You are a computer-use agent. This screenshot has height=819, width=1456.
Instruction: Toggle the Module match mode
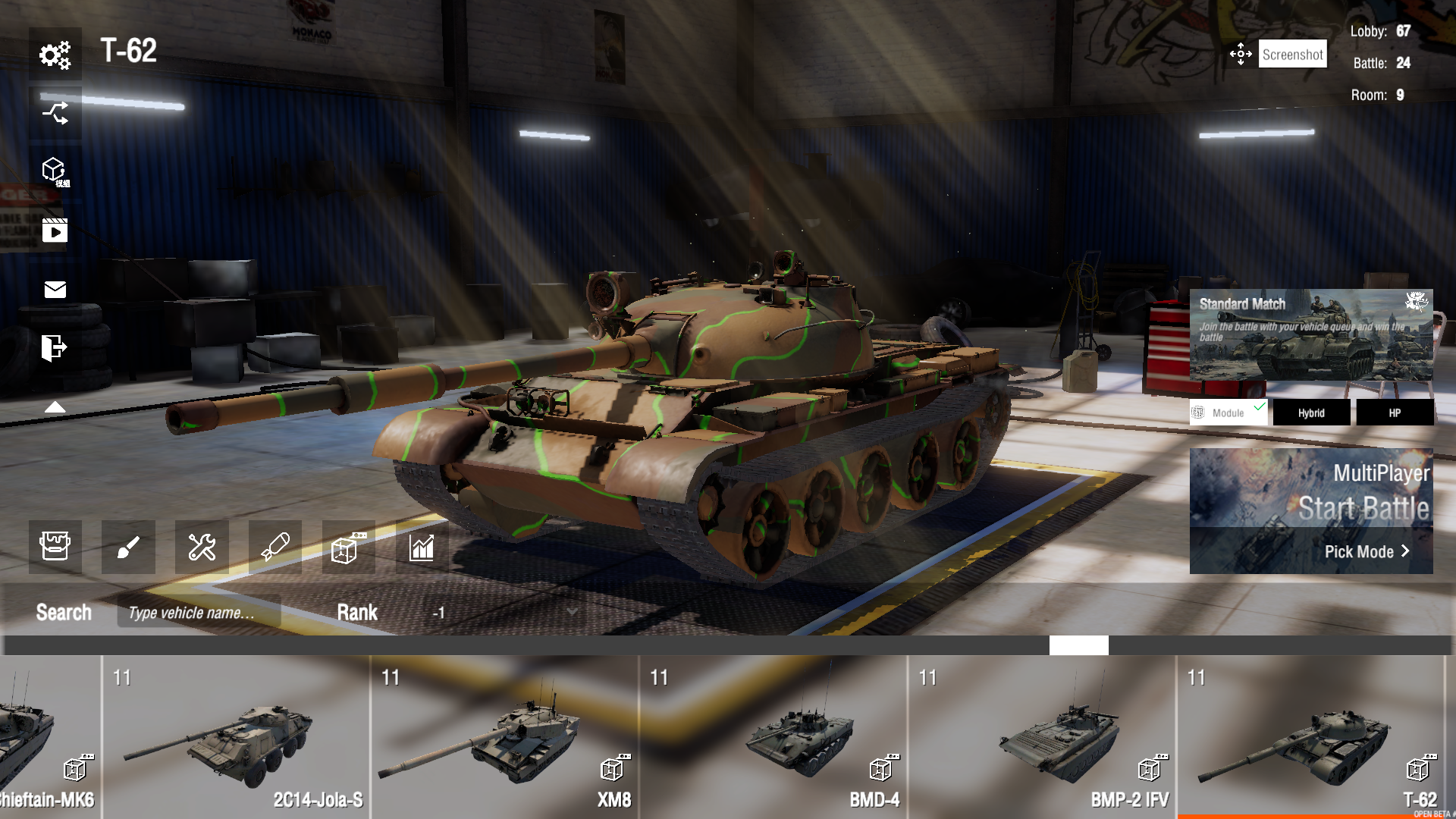point(1227,412)
